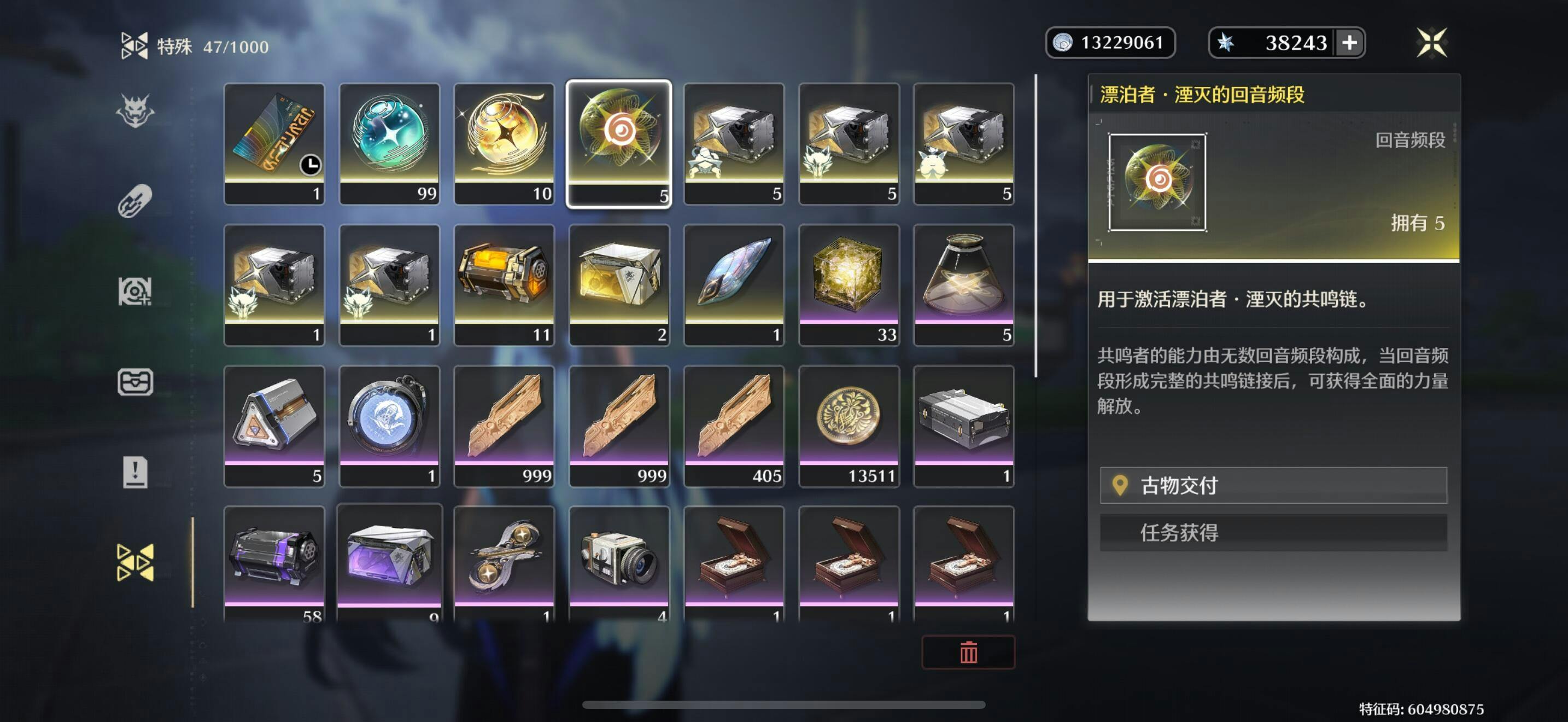Choose the gold coin stack of 13511
This screenshot has width=1568, height=722.
(849, 426)
